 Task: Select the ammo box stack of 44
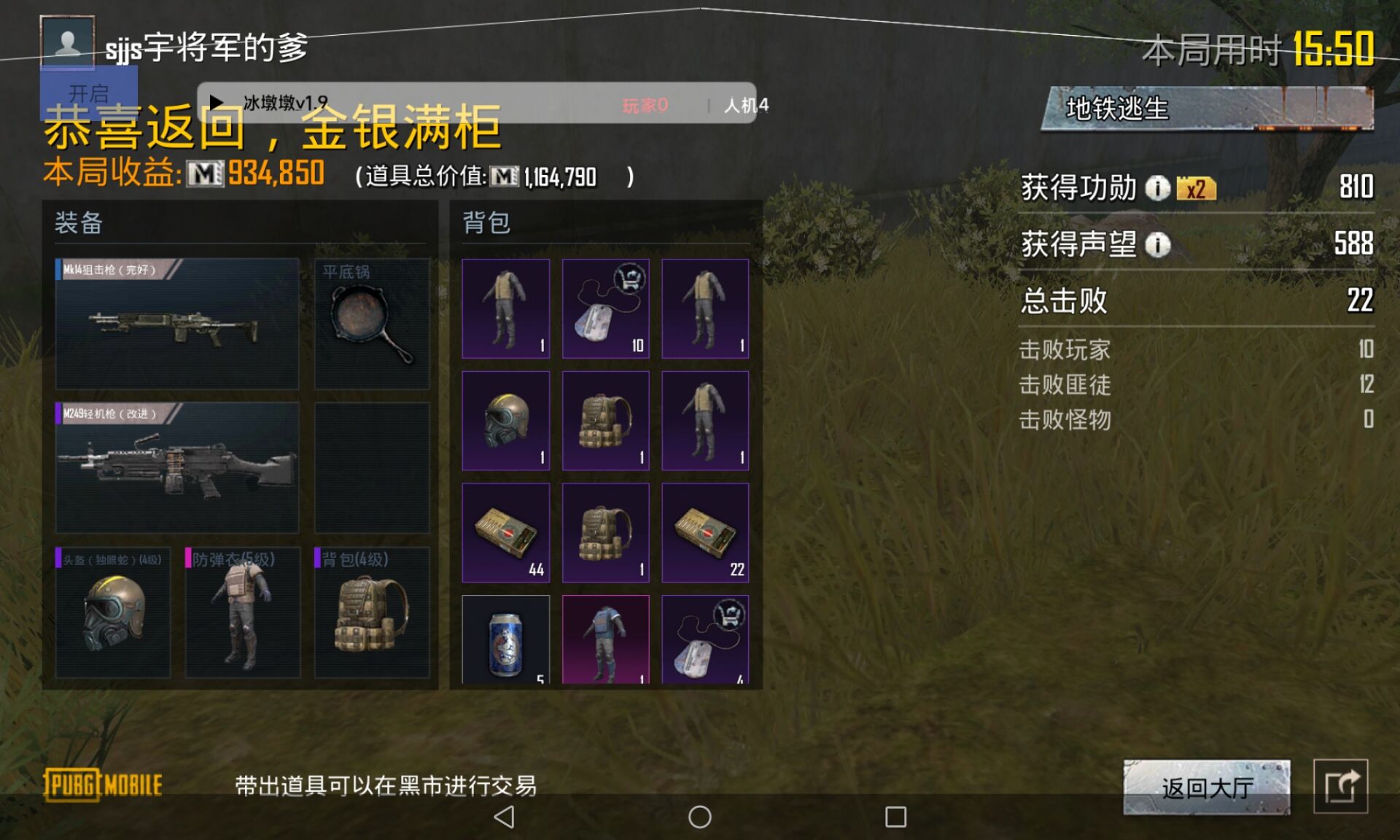coord(505,532)
